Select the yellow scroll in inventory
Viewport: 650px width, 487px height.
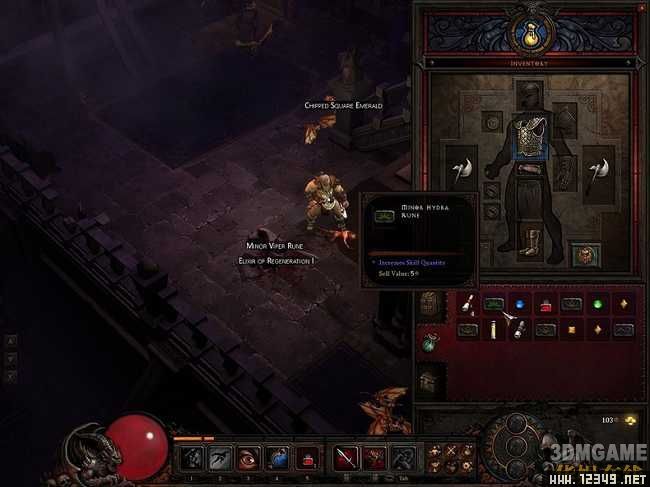[x=494, y=329]
